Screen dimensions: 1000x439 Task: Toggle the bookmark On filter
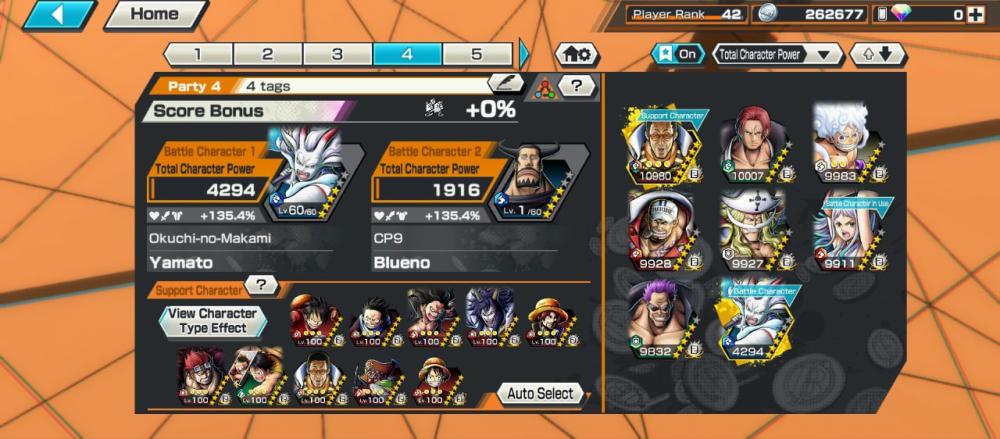tap(677, 54)
